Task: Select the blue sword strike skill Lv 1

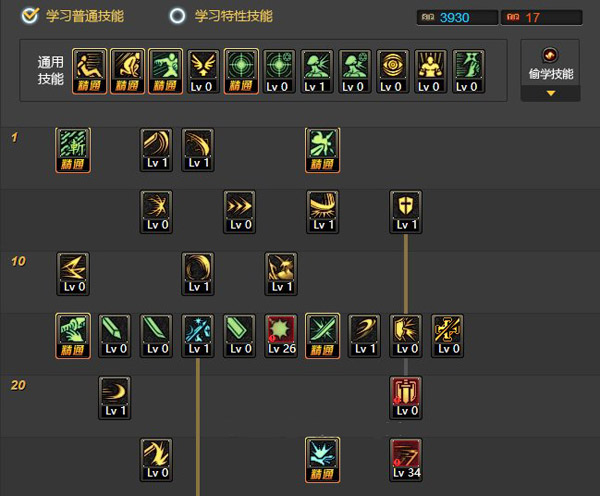Action: click(198, 335)
